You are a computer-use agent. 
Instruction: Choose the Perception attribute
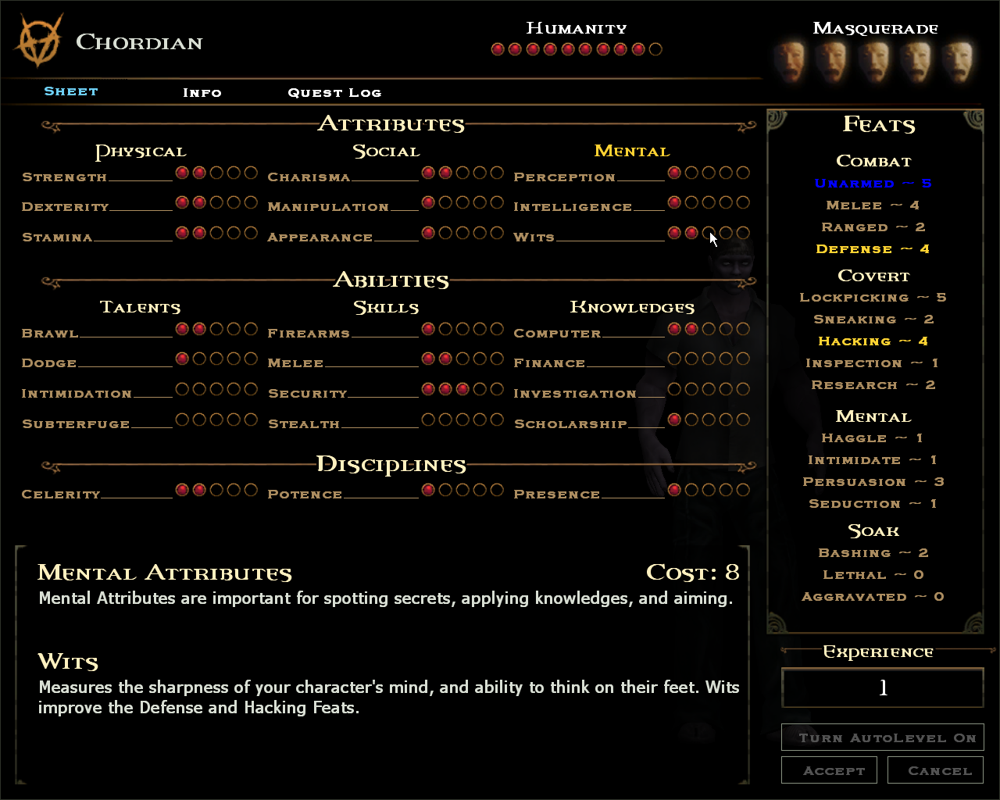pyautogui.click(x=564, y=177)
